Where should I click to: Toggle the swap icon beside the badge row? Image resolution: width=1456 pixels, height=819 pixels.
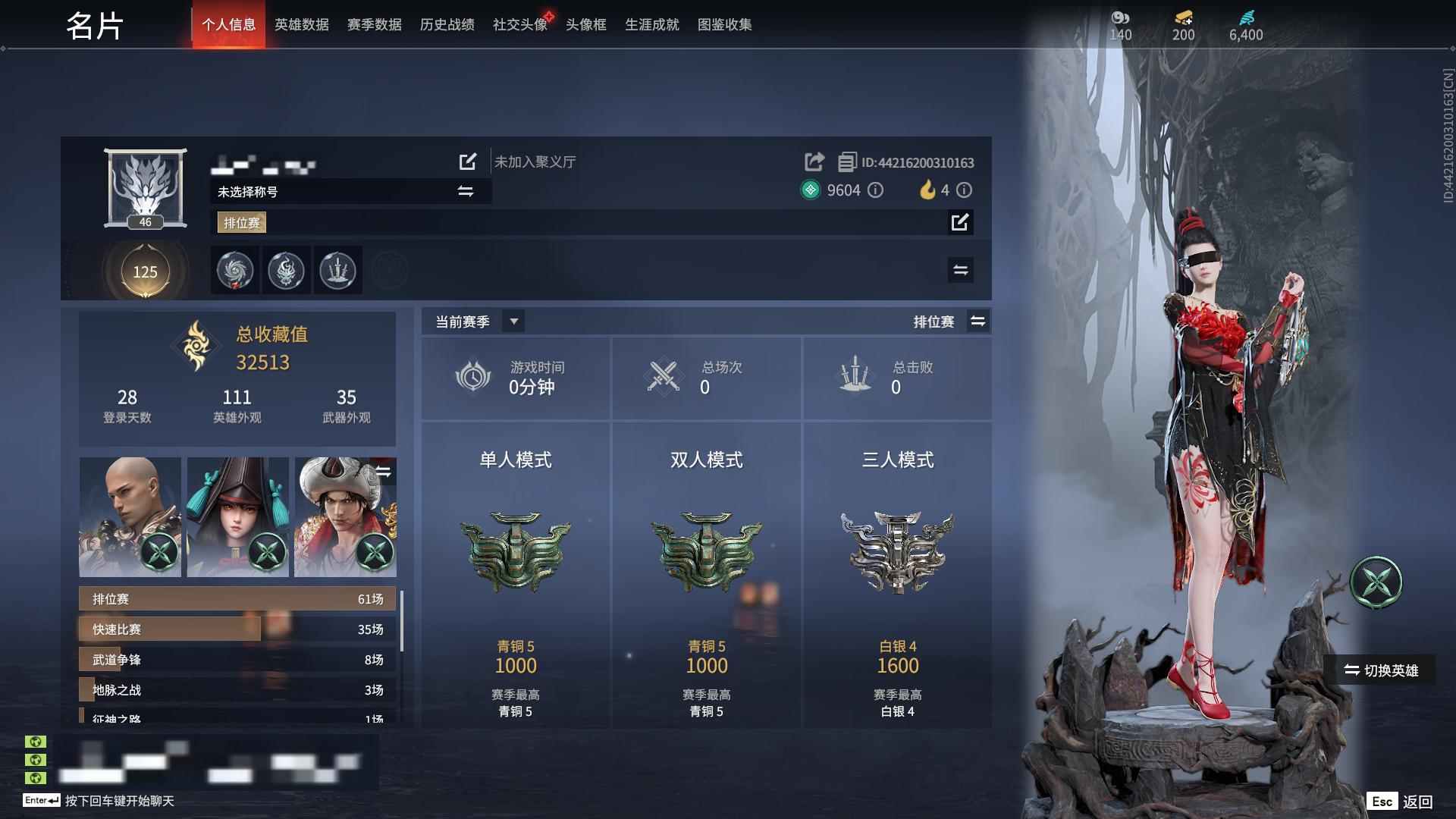tap(960, 270)
